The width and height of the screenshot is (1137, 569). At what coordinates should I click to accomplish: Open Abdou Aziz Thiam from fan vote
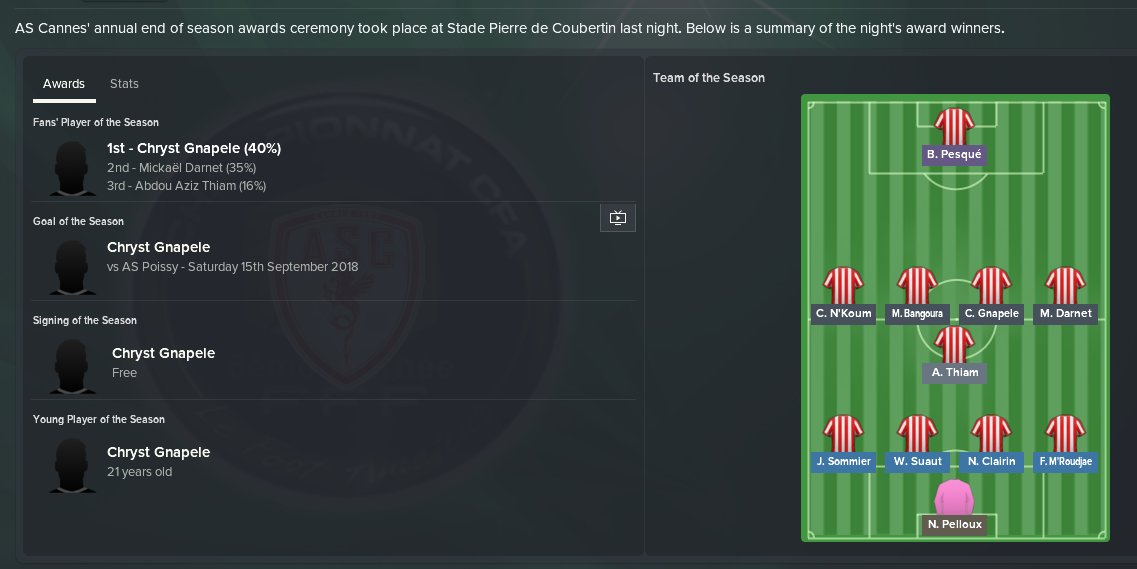[186, 186]
